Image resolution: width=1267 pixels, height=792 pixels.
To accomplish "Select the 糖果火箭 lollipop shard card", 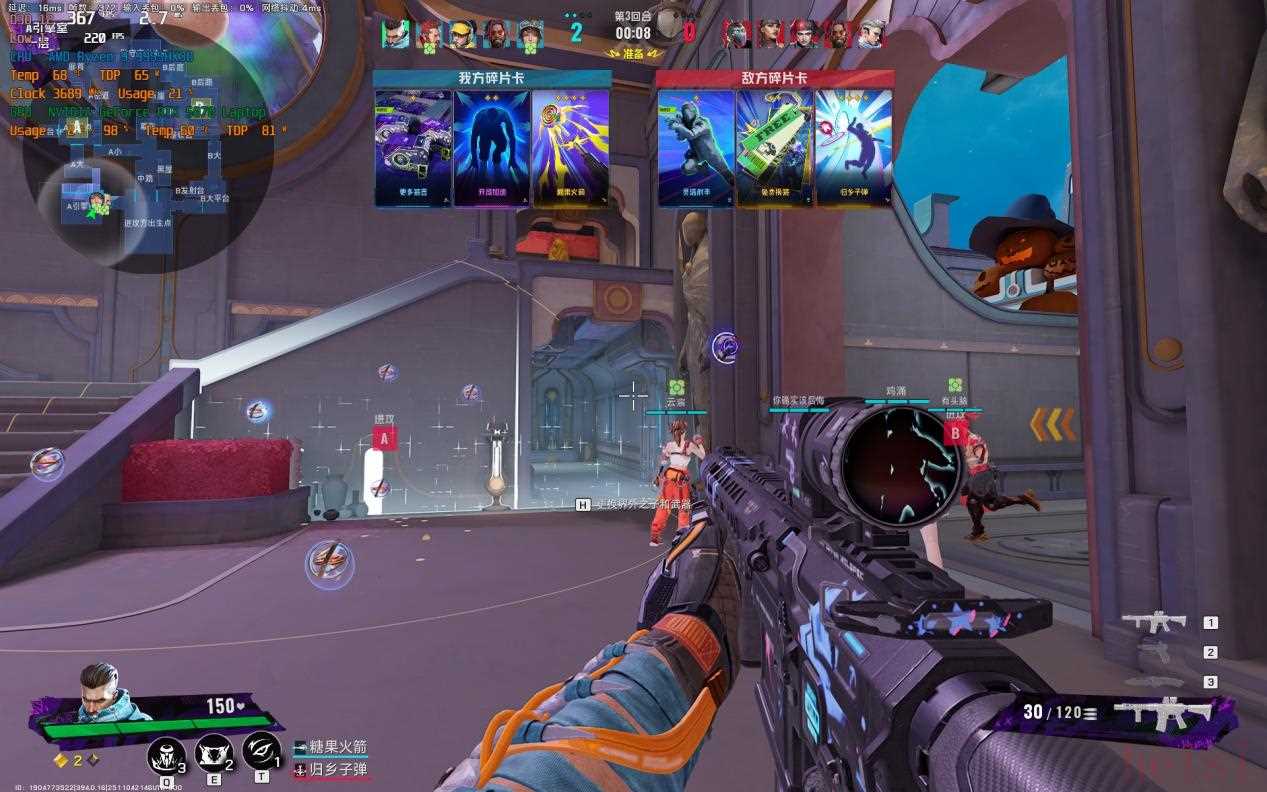I will [571, 148].
